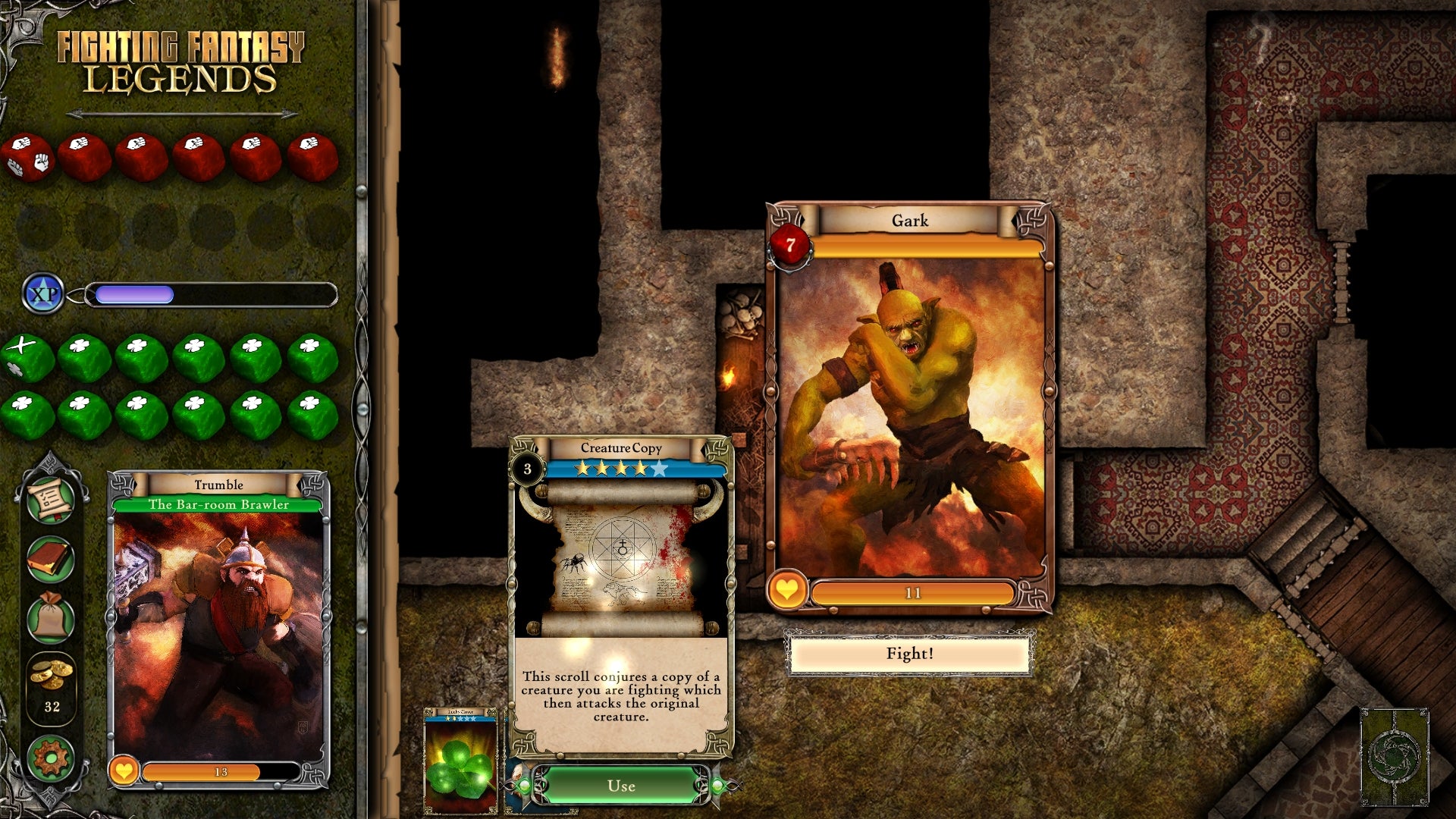Select the Lucky Clover card
Viewport: 1456px width, 819px height.
coord(460,761)
